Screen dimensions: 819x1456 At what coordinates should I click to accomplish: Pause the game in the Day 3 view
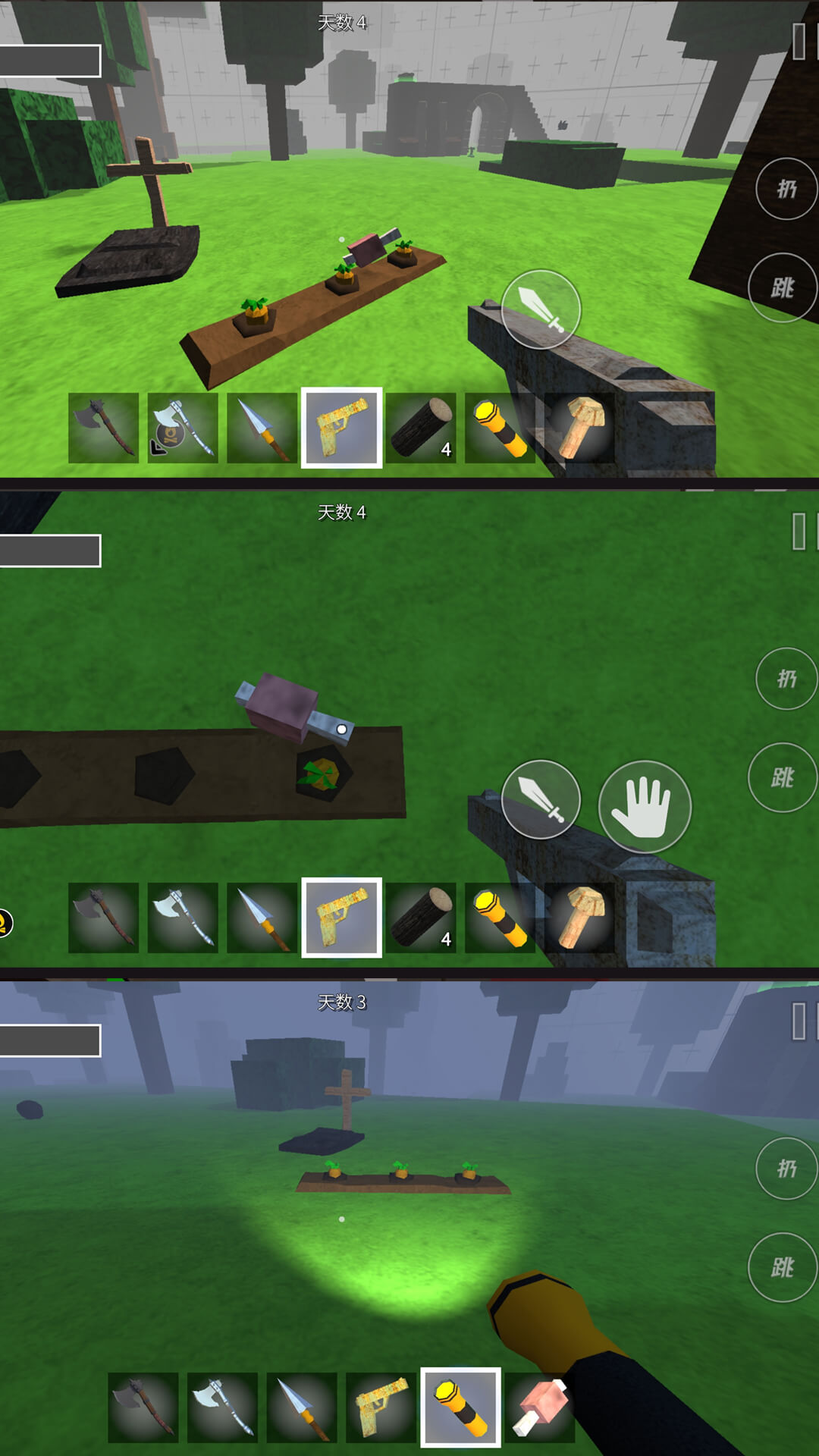pos(799,1021)
